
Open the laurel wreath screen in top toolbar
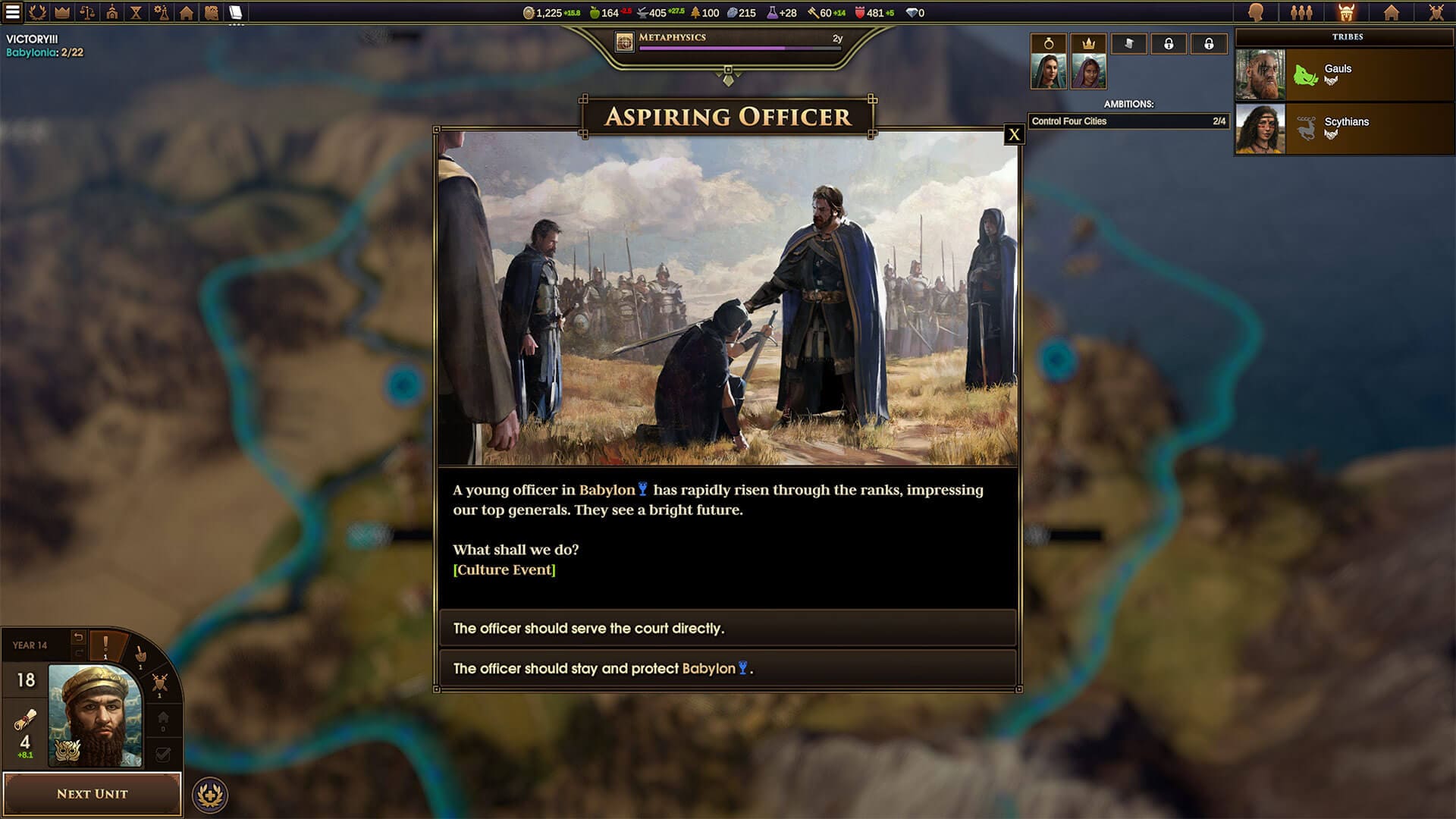[37, 12]
